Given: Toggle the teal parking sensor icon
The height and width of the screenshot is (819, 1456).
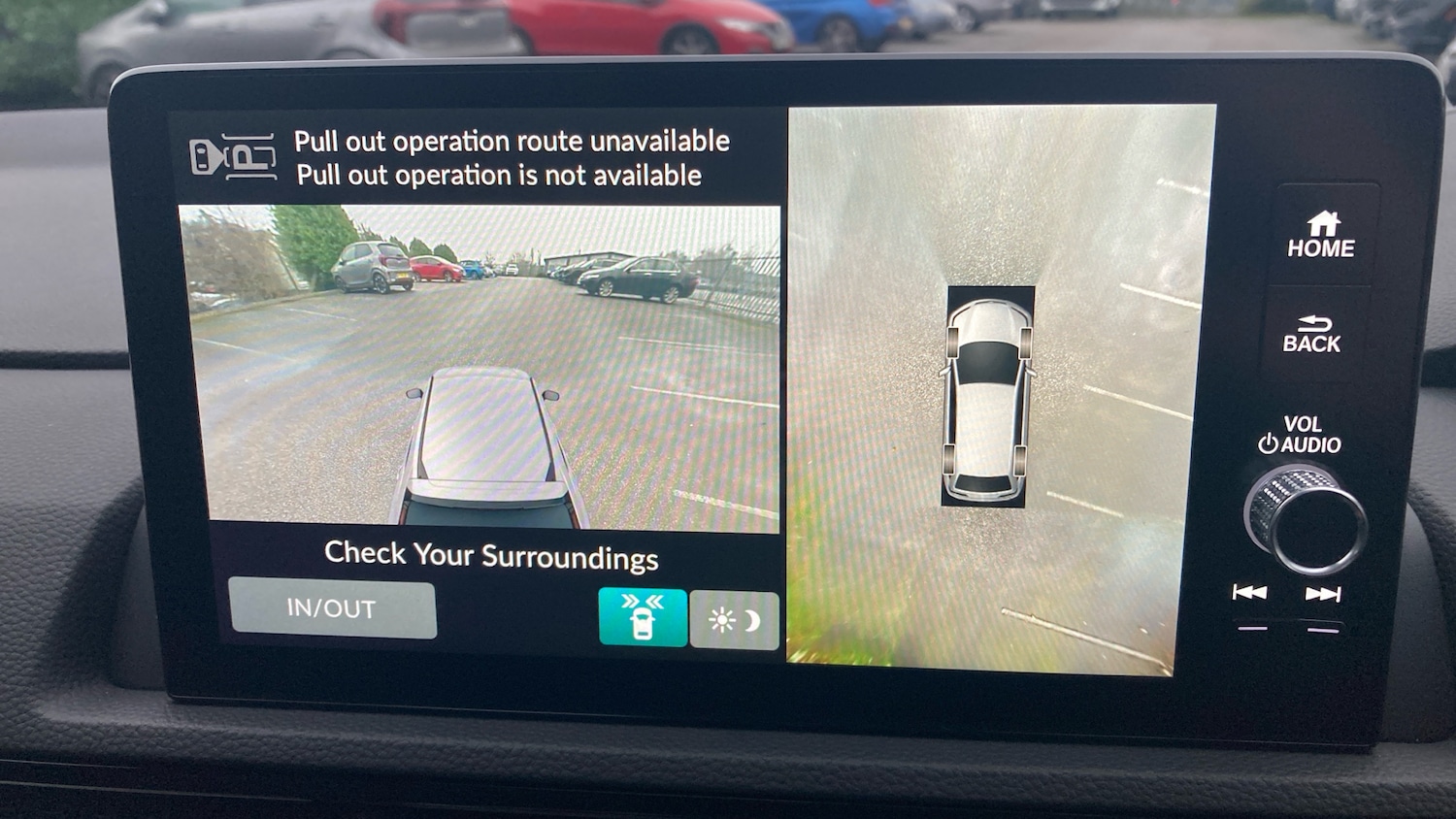Looking at the screenshot, I should [x=643, y=617].
